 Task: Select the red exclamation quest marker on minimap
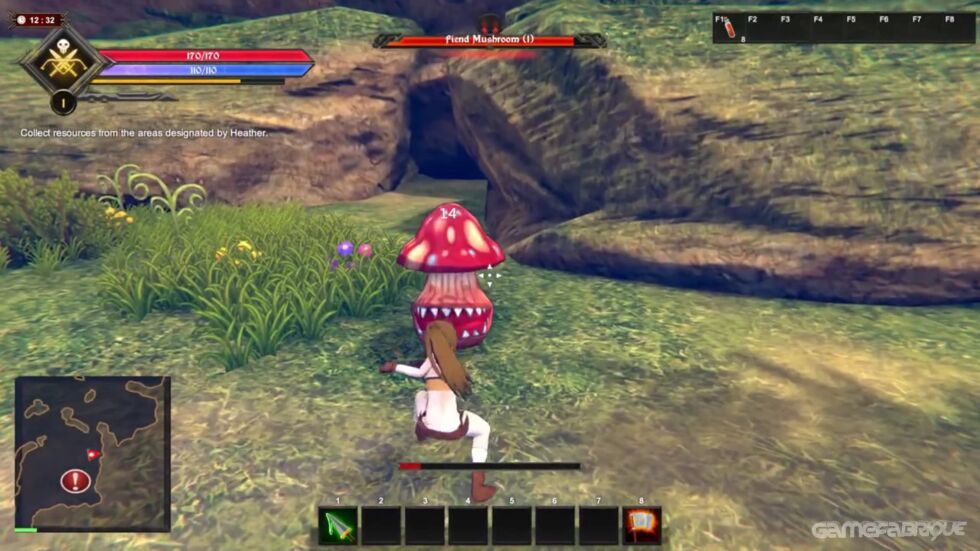click(75, 481)
